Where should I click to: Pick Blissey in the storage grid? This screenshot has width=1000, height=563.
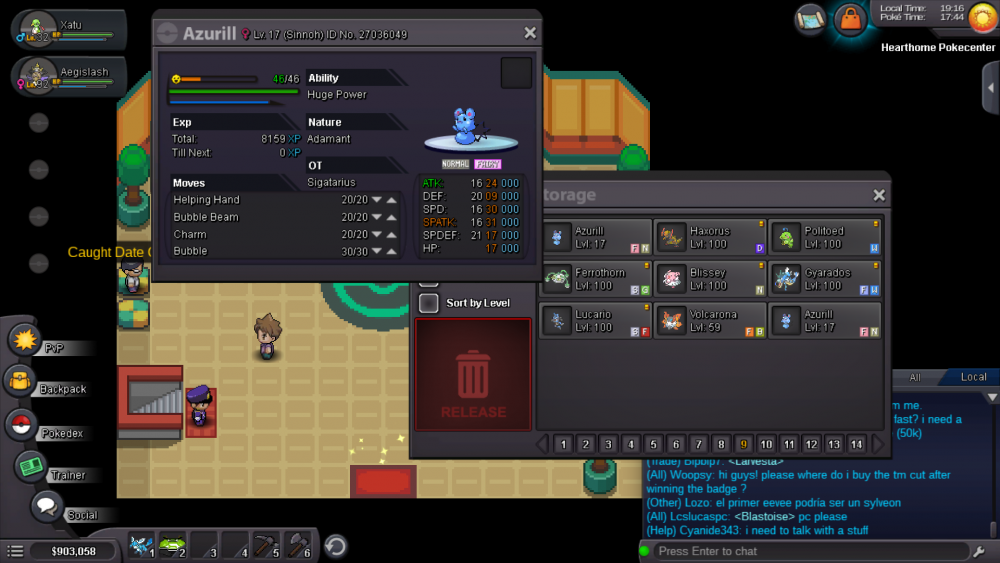coord(710,280)
